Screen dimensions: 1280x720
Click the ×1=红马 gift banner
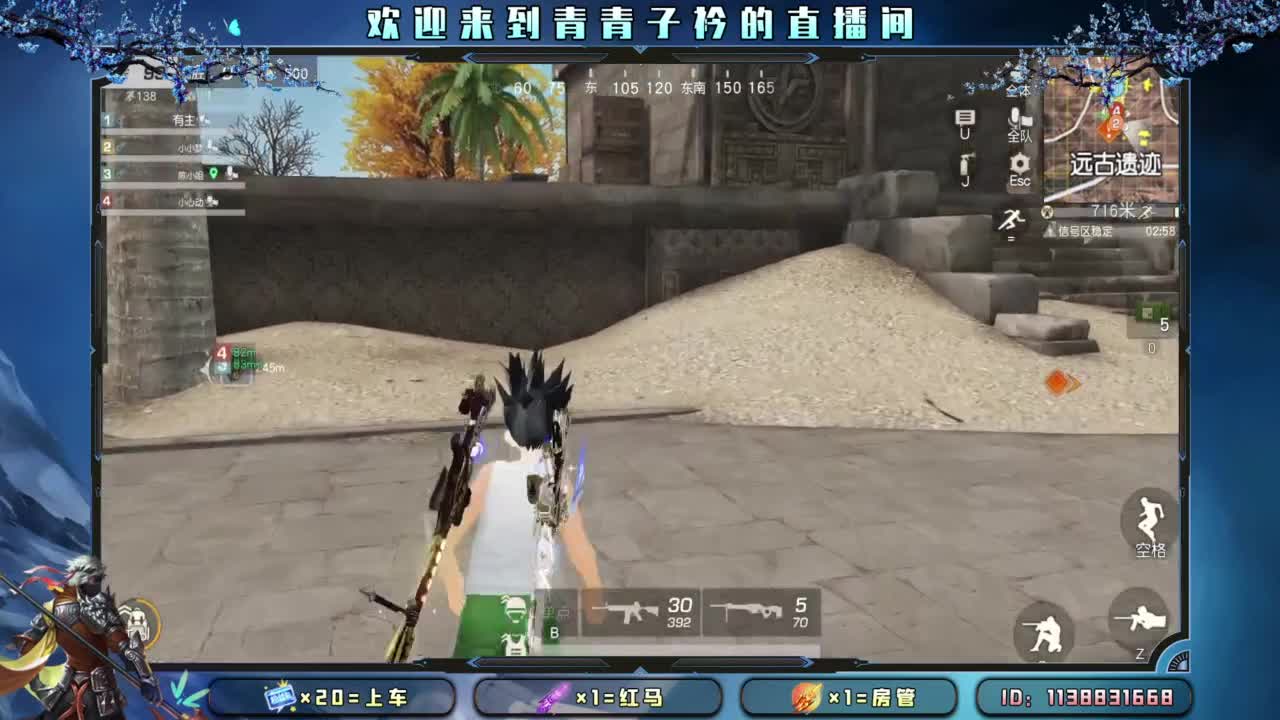600,695
